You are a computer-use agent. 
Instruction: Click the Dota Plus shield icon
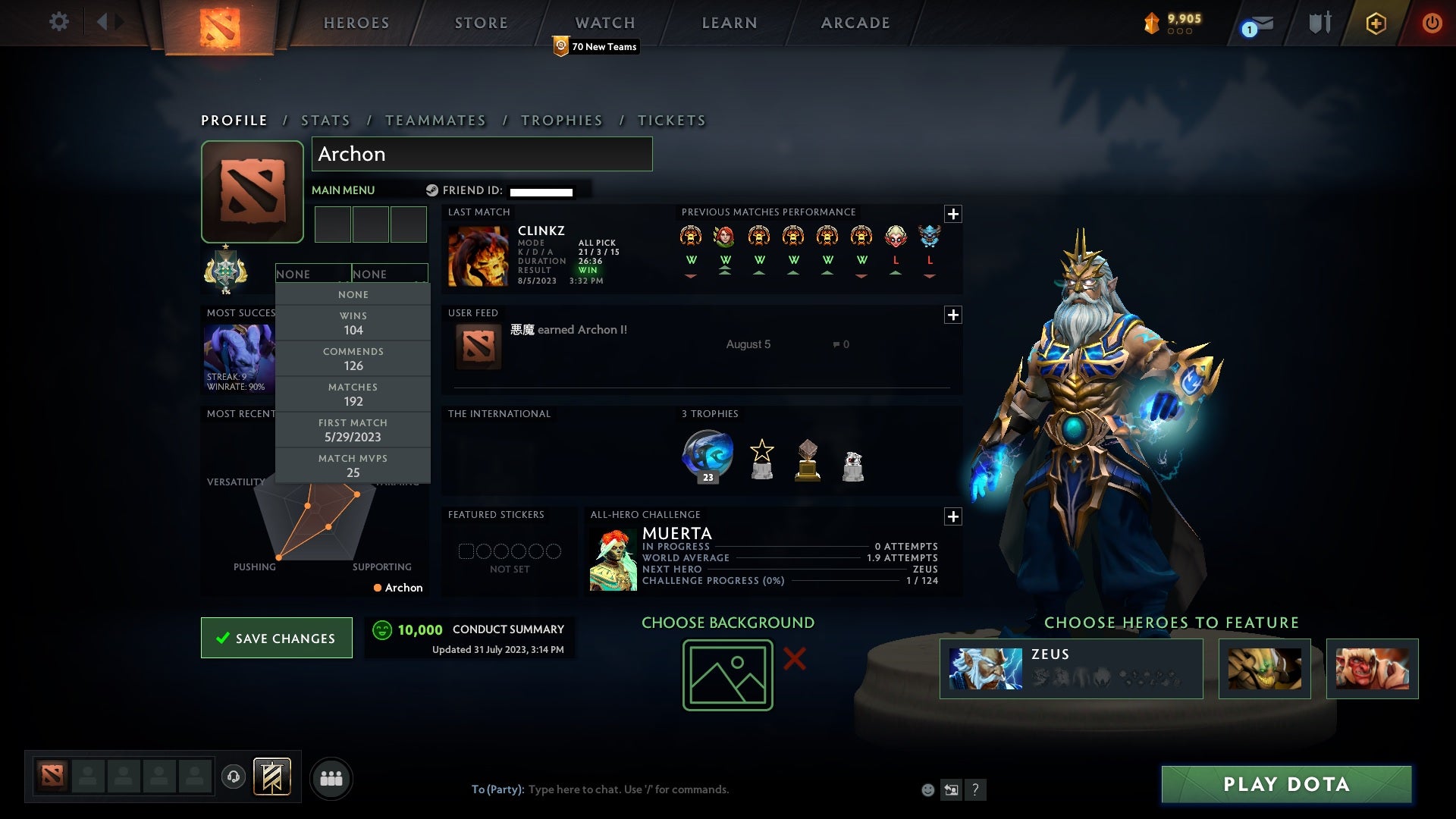tap(1375, 23)
